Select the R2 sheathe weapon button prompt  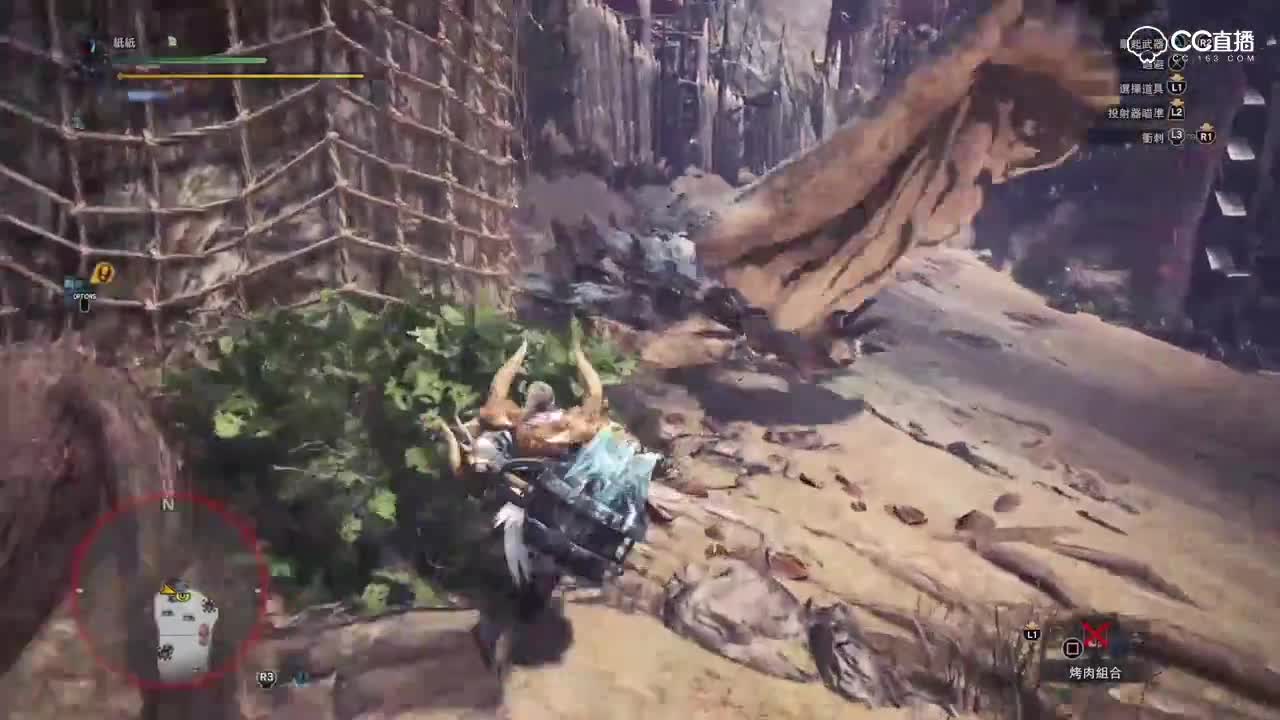(x=1204, y=43)
